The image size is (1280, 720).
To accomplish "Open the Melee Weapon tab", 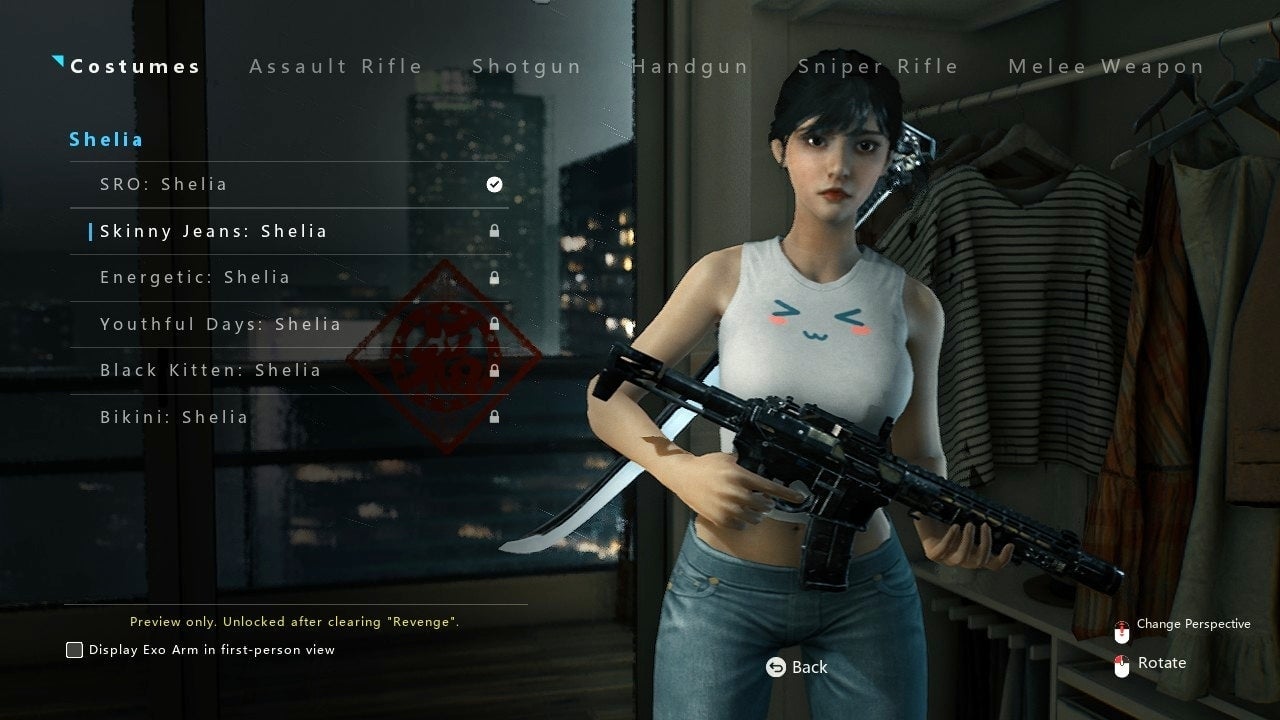I will coord(1106,67).
